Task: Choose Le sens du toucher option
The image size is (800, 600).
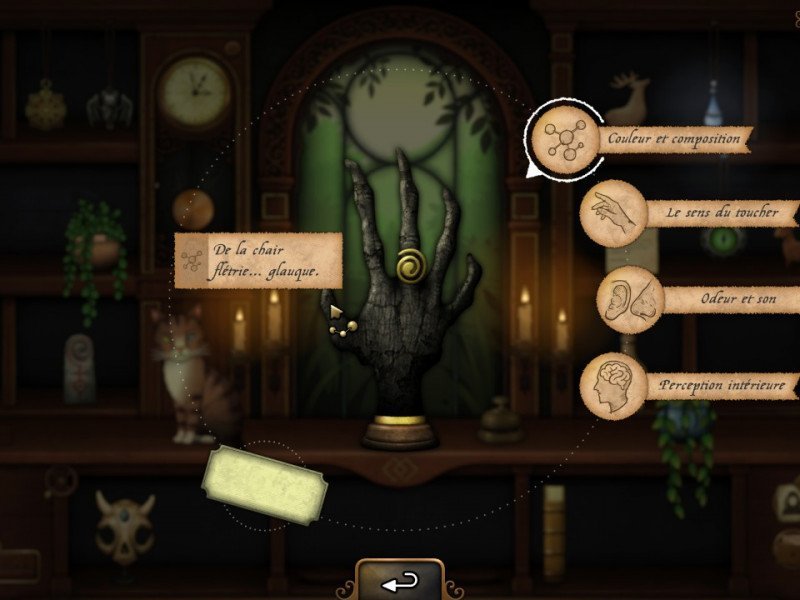Action: (613, 213)
